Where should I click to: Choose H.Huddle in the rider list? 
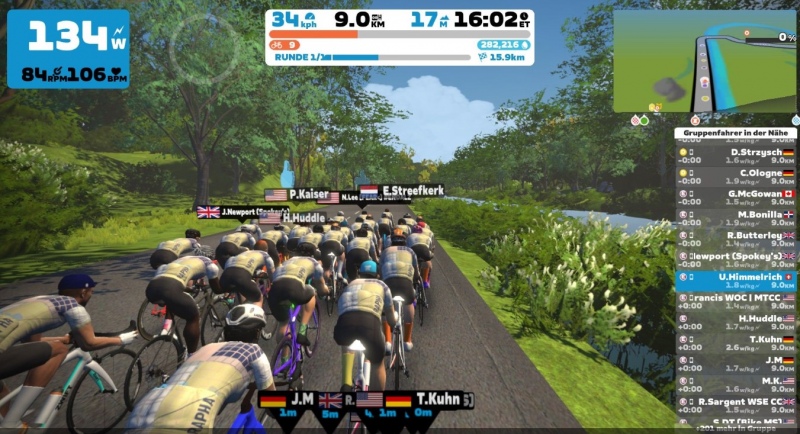coord(735,321)
